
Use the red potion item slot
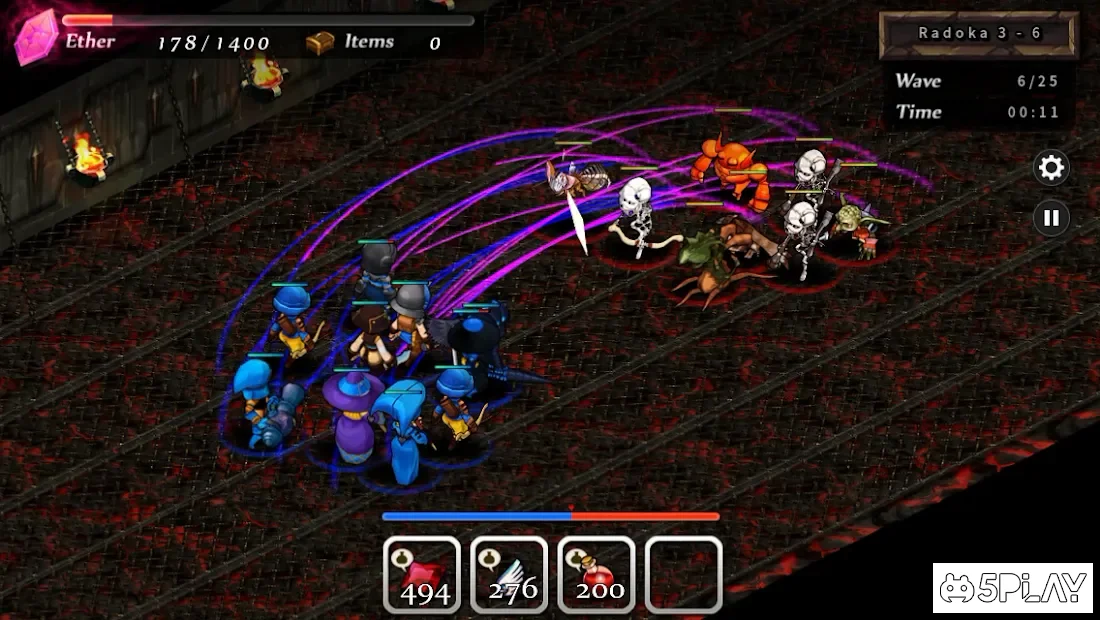[596, 575]
